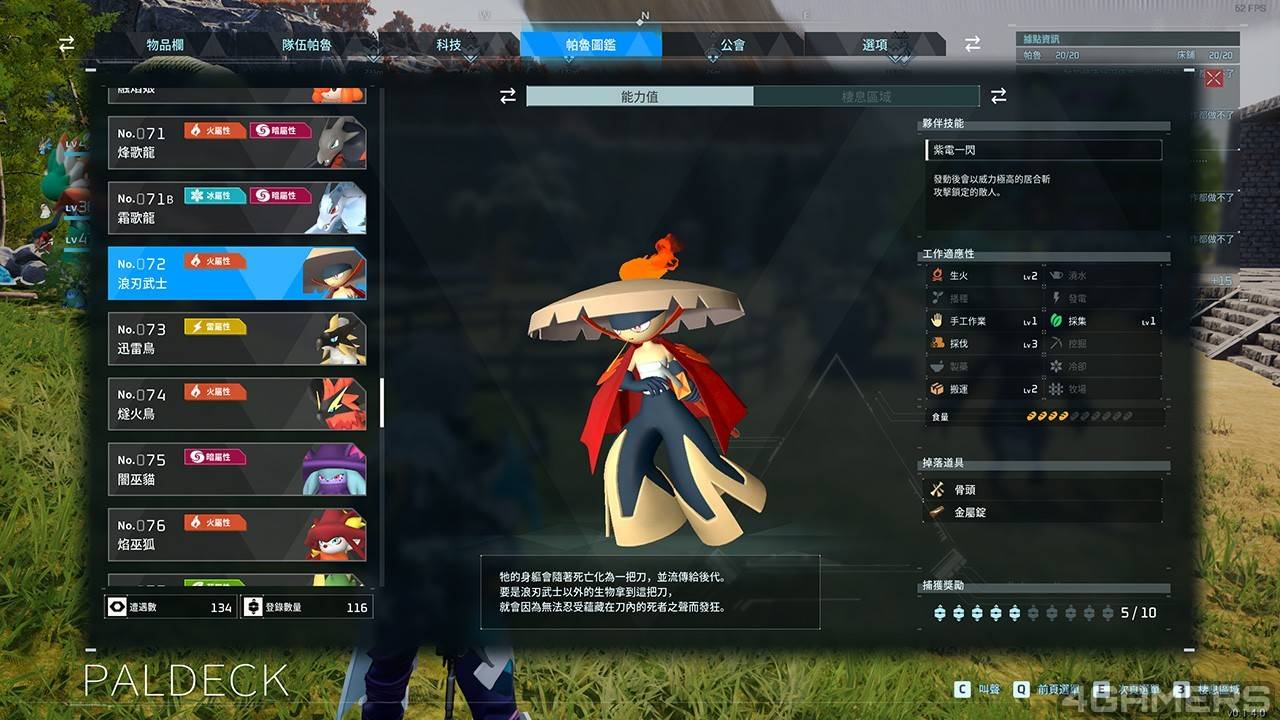Close the panel with the red X
The height and width of the screenshot is (720, 1280).
(1214, 78)
